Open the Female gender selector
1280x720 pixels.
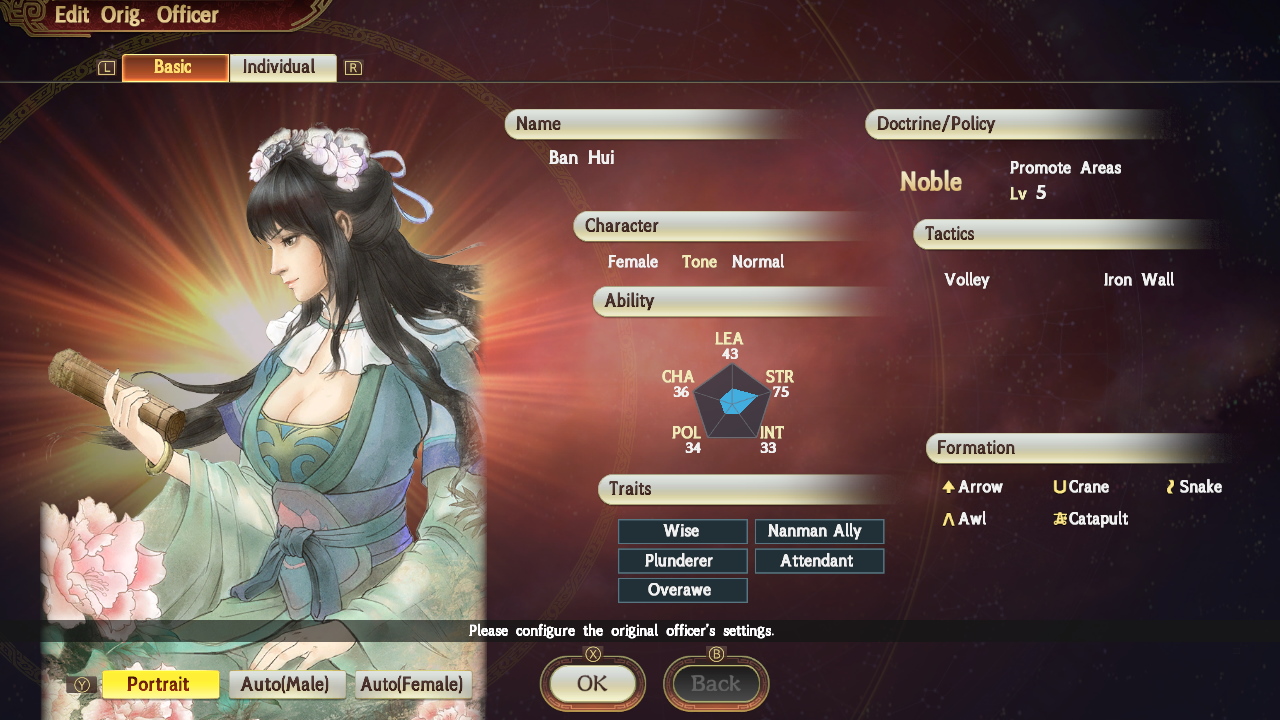click(x=632, y=262)
